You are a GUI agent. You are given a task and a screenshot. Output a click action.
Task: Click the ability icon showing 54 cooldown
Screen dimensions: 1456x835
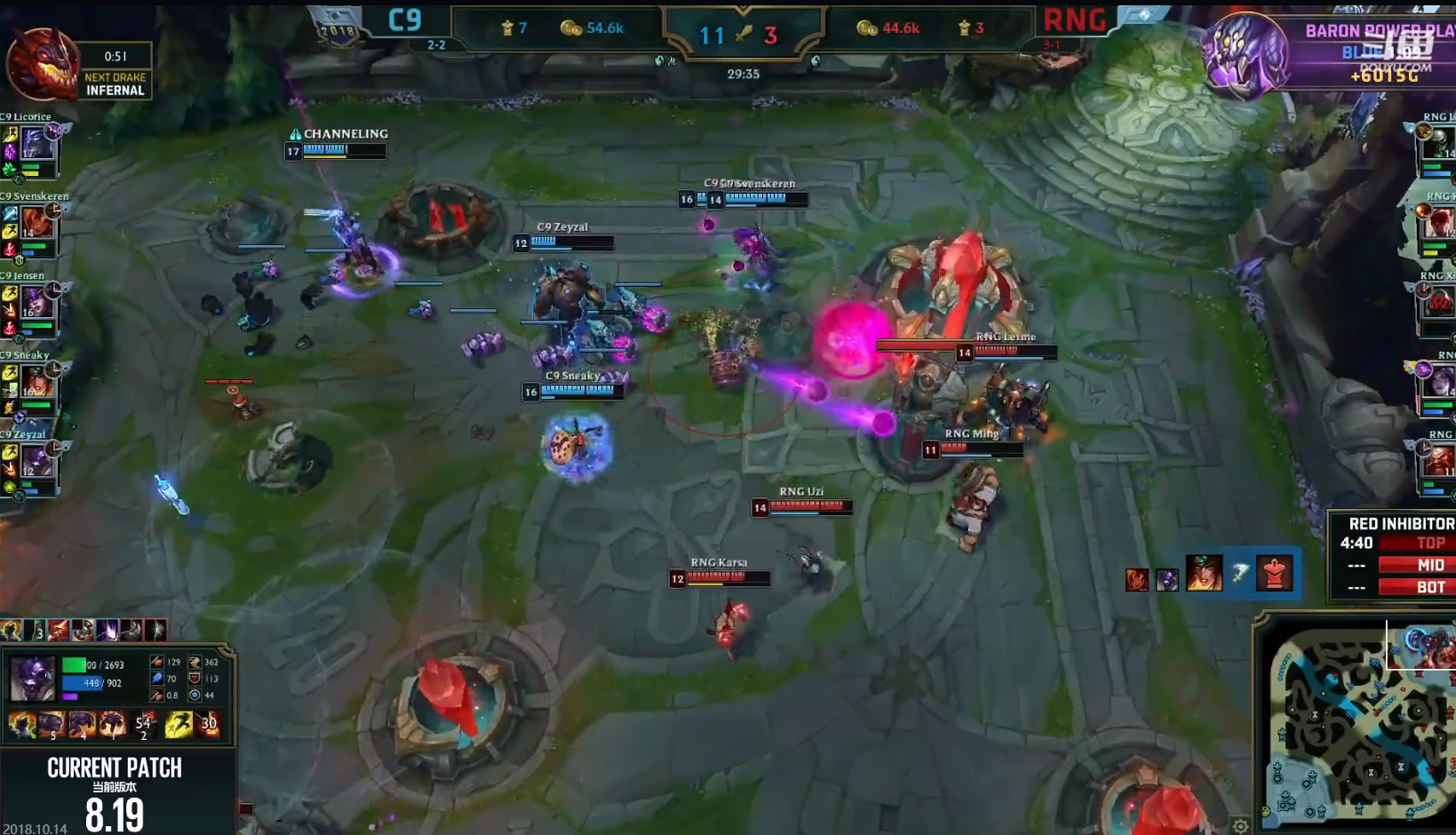coord(143,725)
